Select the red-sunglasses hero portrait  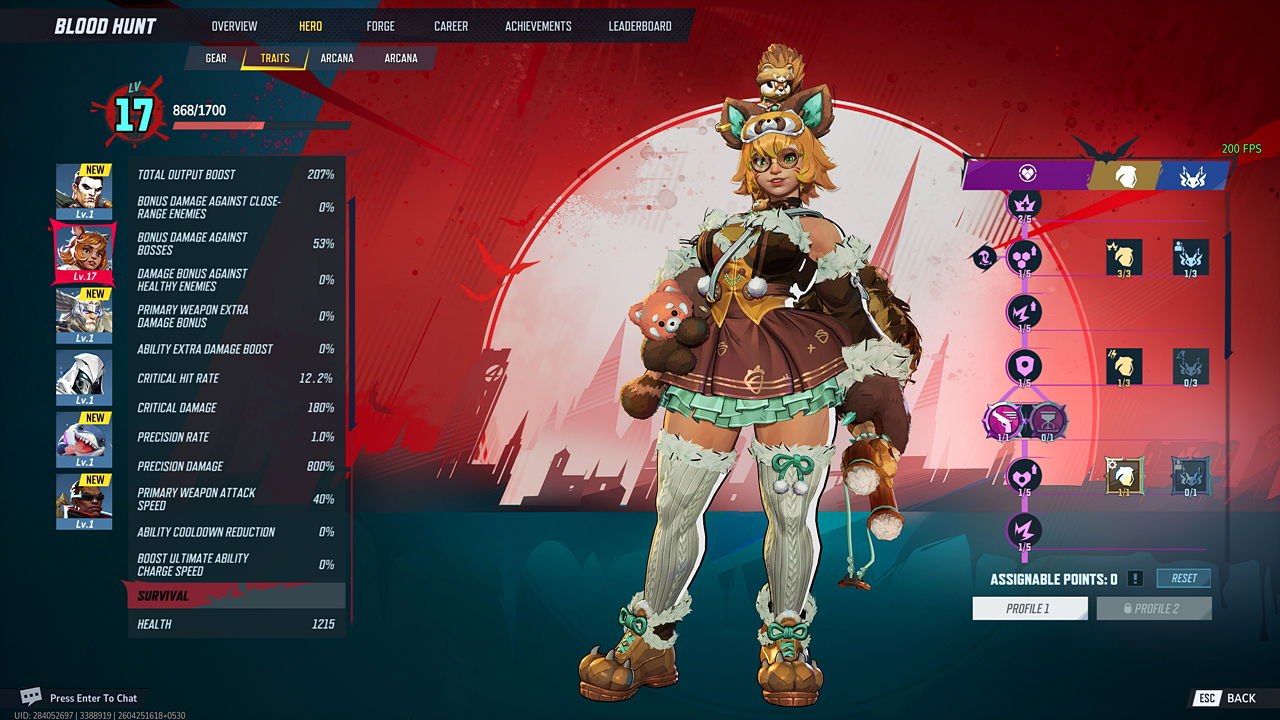[83, 501]
